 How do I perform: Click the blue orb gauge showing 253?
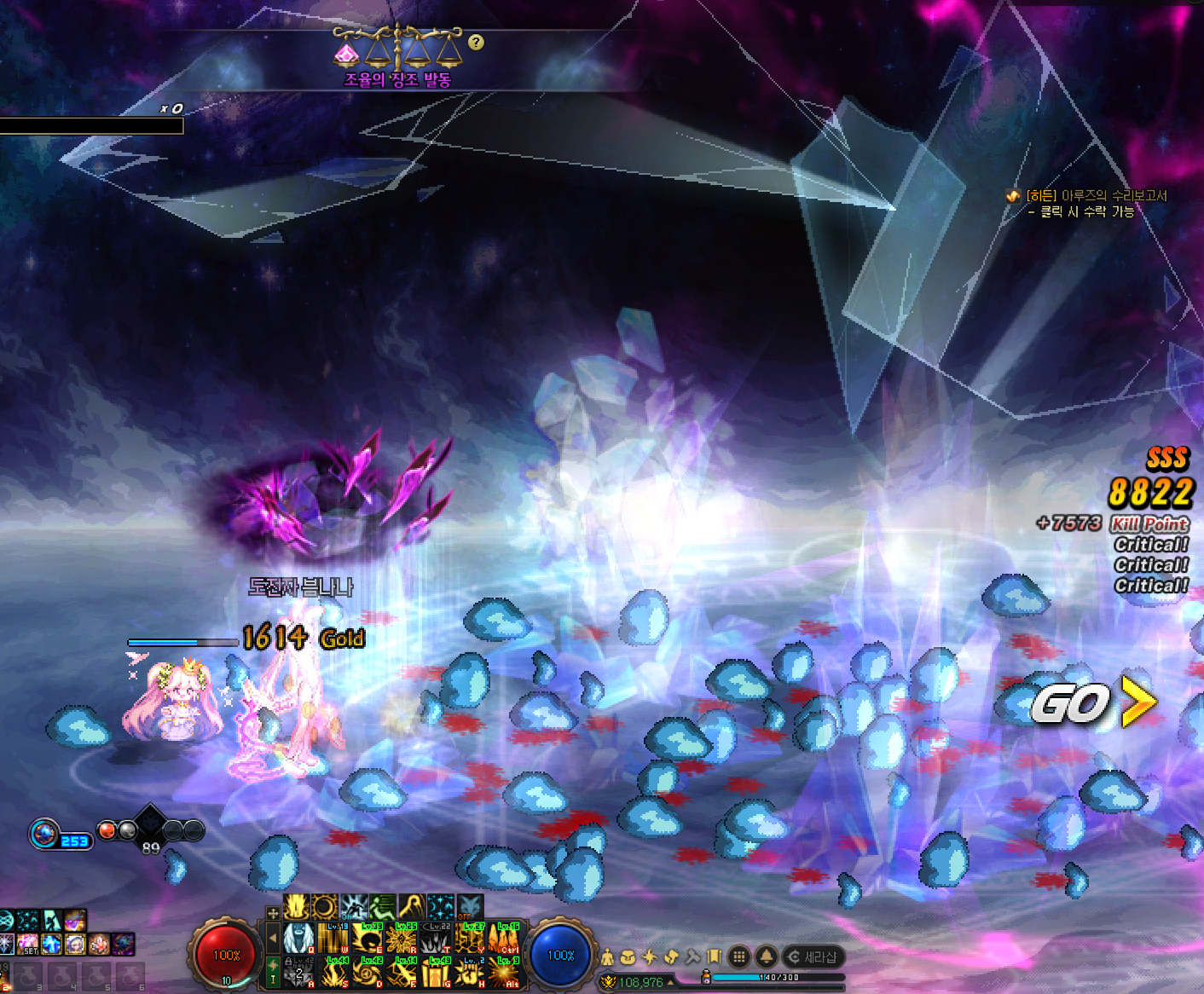coord(44,833)
